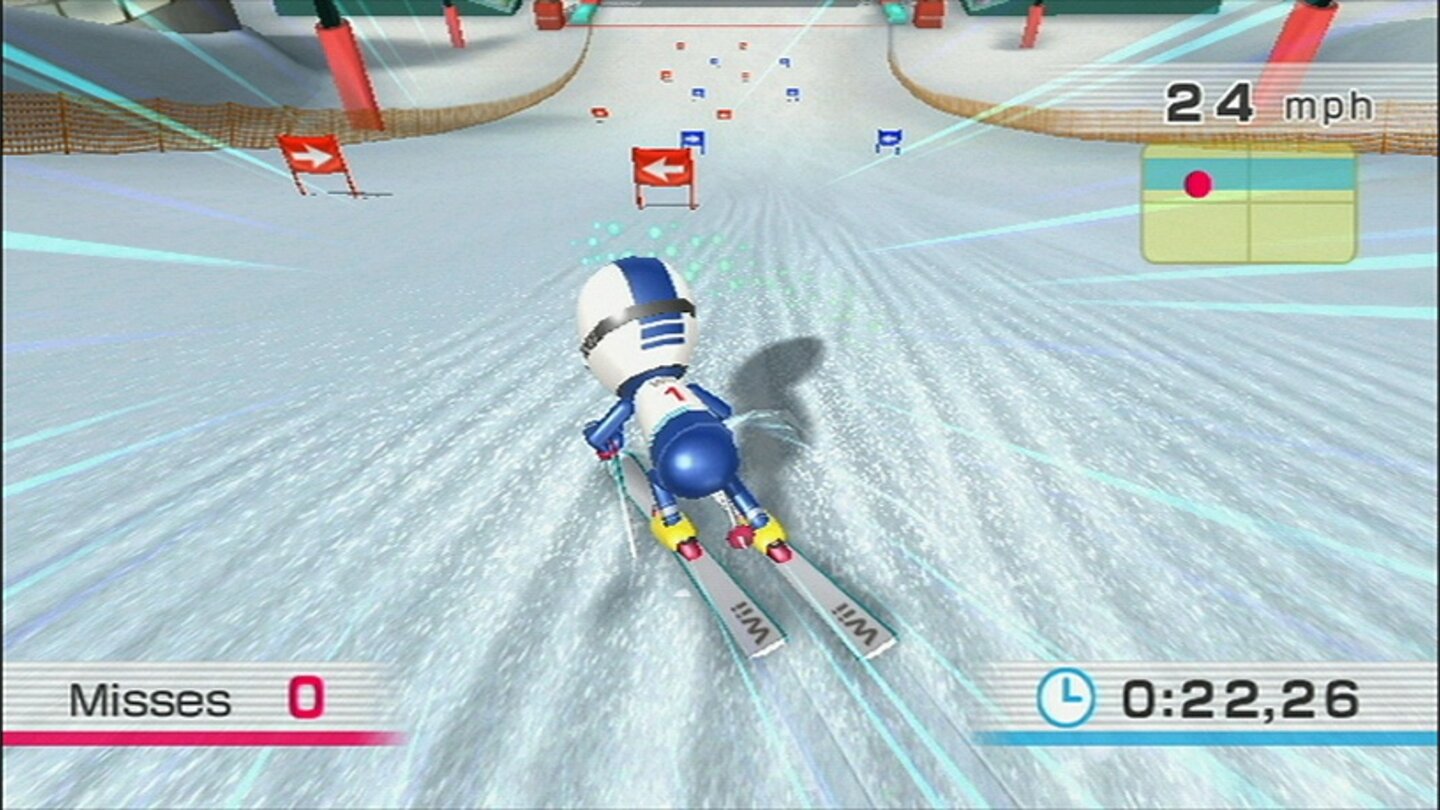This screenshot has width=1440, height=810.
Task: Select the red position dot on the minimap
Action: pyautogui.click(x=1197, y=182)
